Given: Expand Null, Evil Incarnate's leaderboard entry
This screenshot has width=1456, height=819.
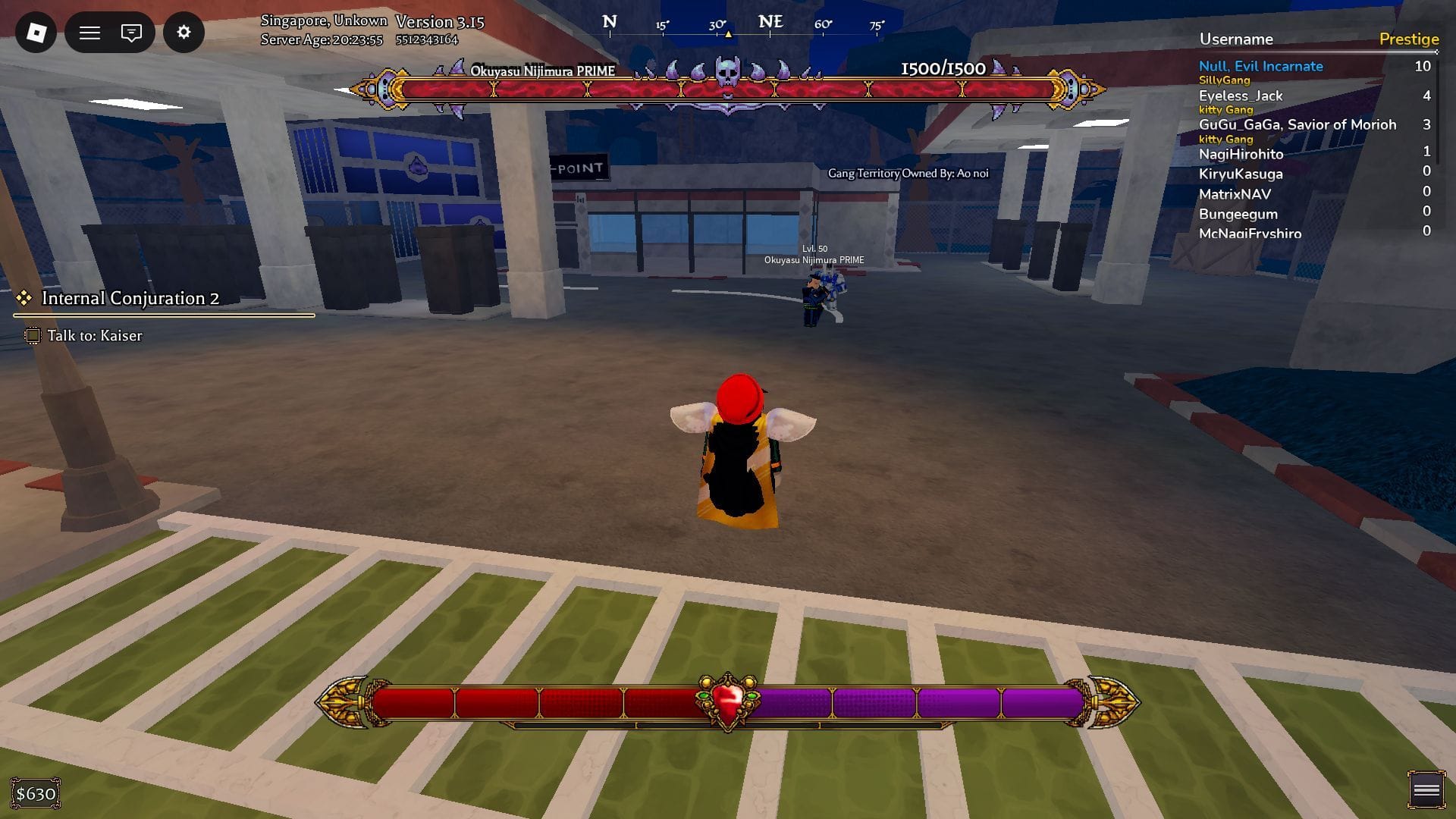Looking at the screenshot, I should coord(1260,66).
